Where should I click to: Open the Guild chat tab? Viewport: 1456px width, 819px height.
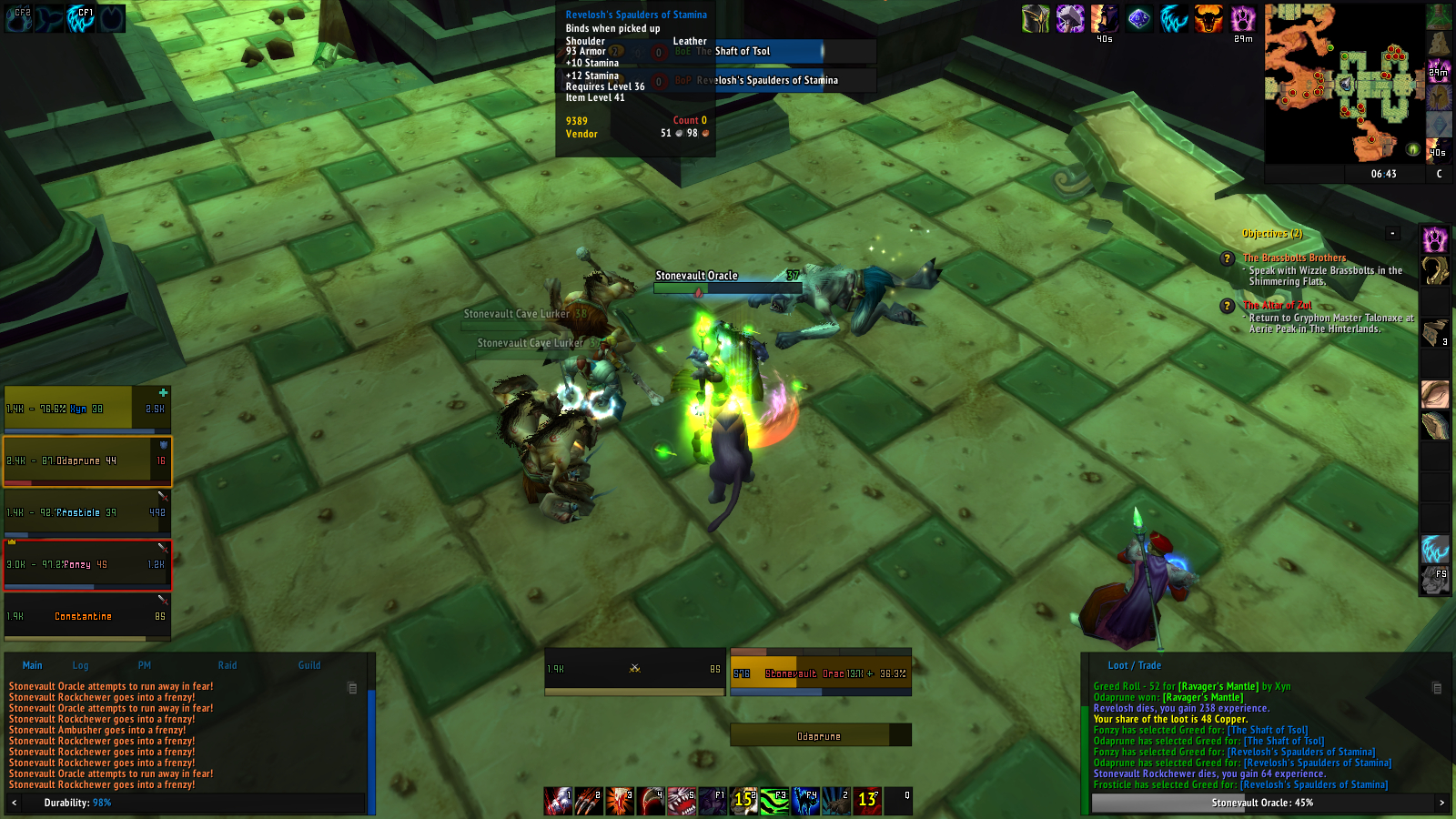[x=309, y=665]
